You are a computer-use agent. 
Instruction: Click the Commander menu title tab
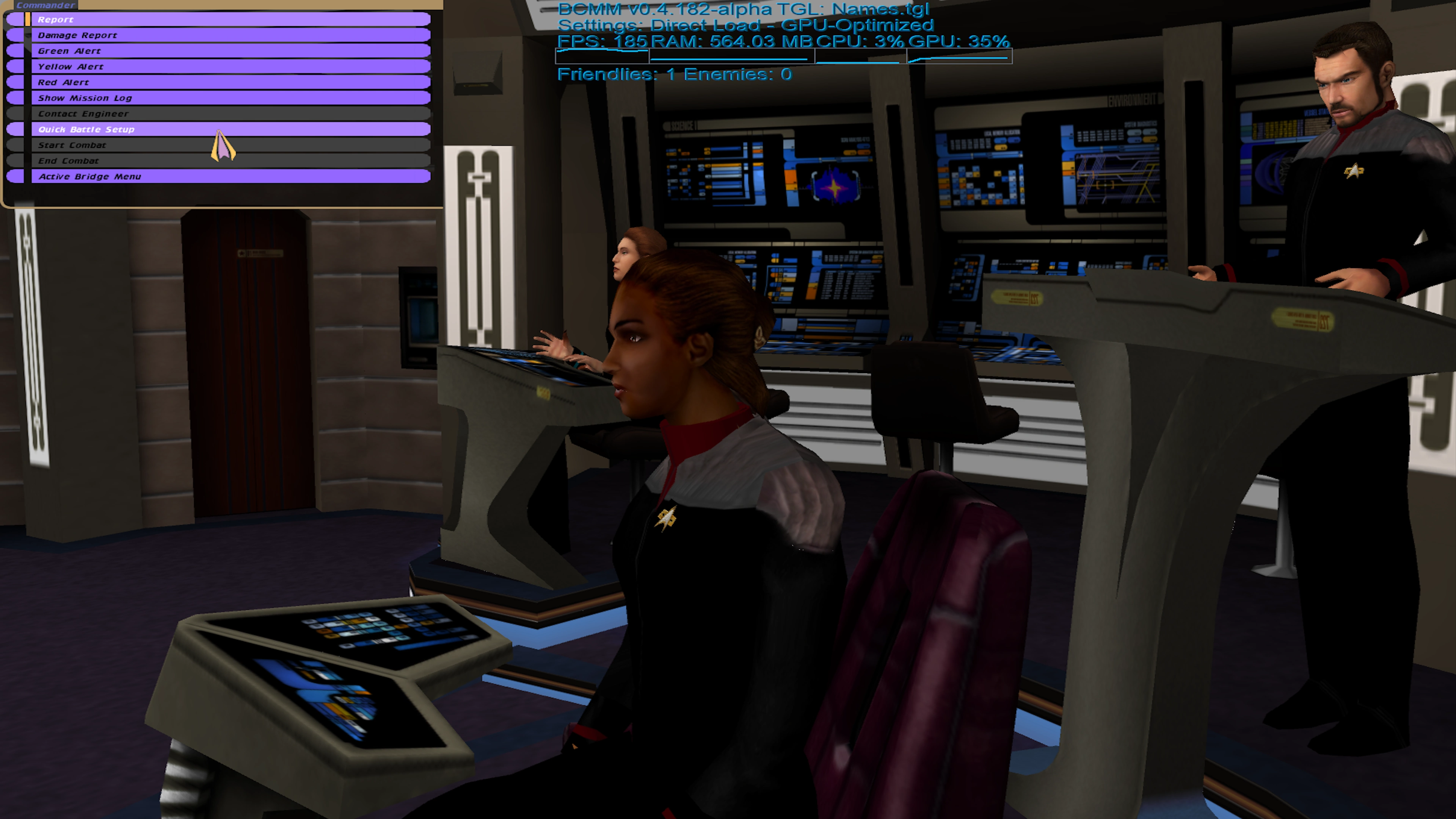pyautogui.click(x=45, y=5)
